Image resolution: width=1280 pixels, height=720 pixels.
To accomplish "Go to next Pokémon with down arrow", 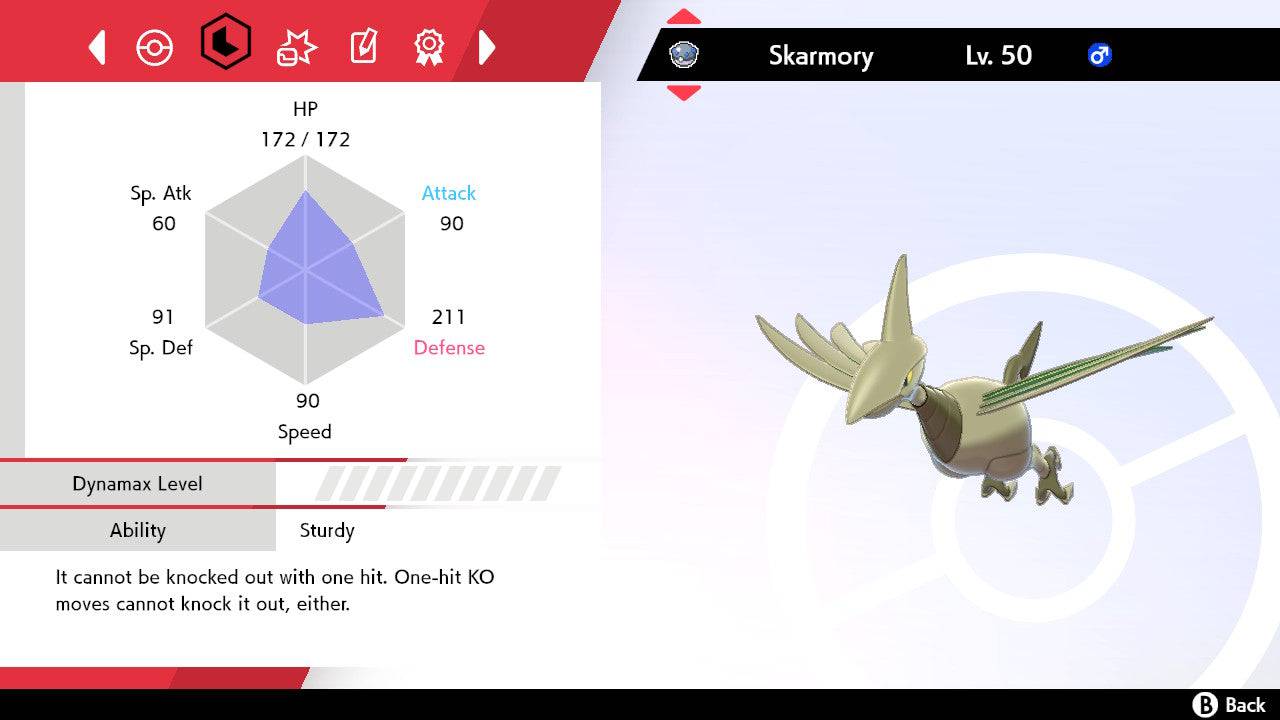I will 684,93.
